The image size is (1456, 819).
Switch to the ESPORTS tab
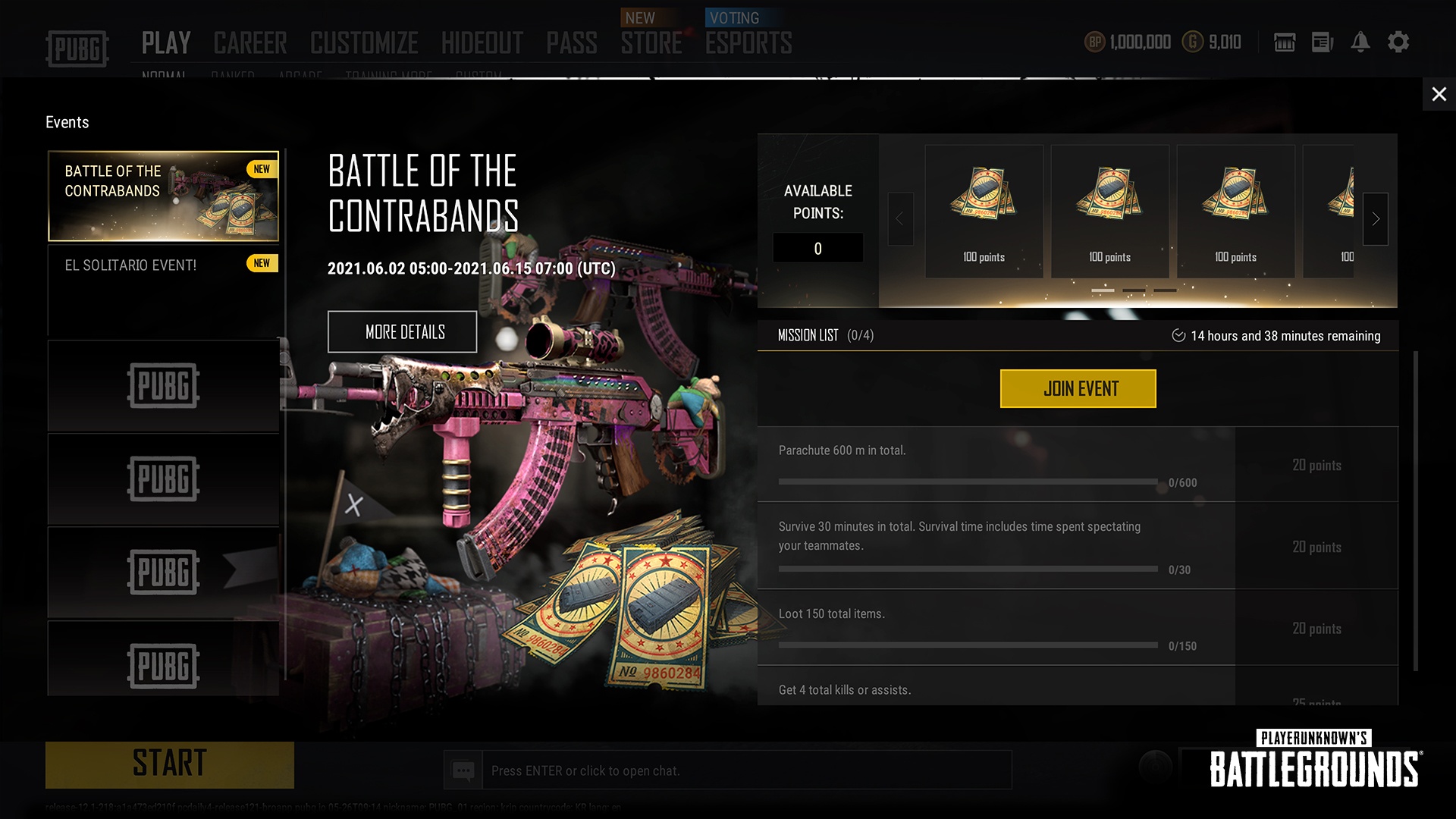[x=748, y=44]
